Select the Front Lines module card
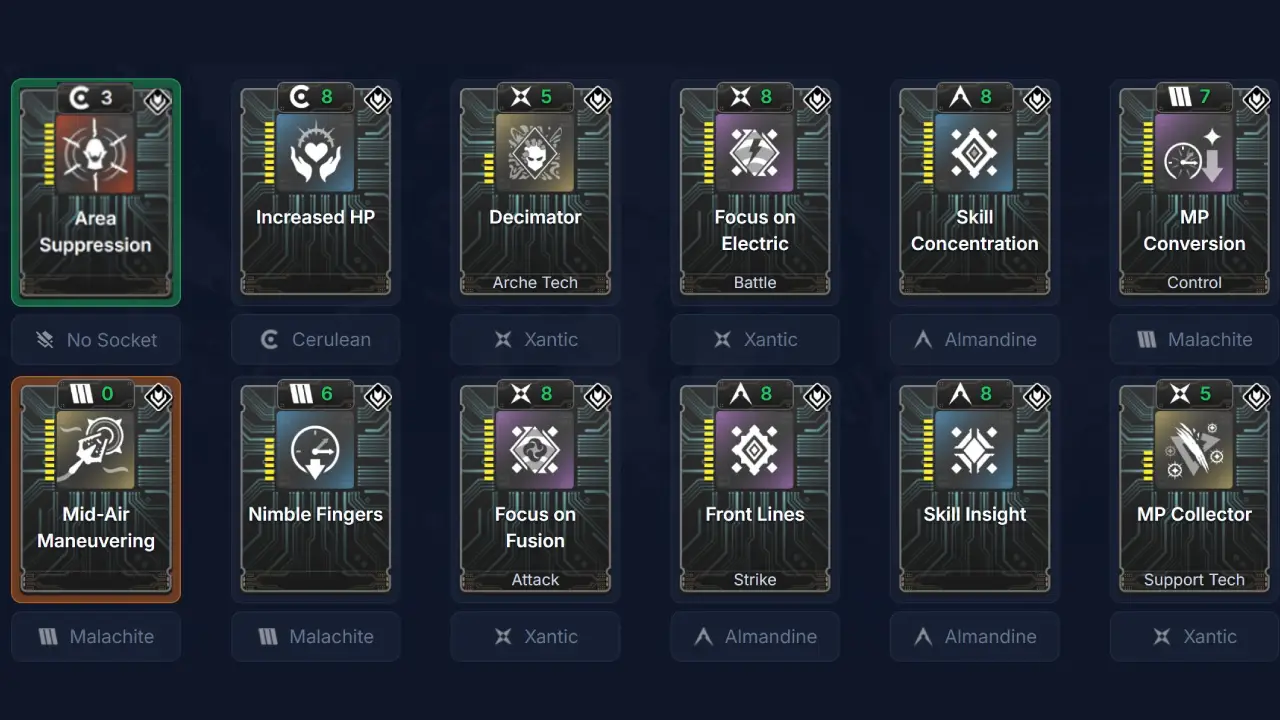The height and width of the screenshot is (720, 1280). [755, 488]
